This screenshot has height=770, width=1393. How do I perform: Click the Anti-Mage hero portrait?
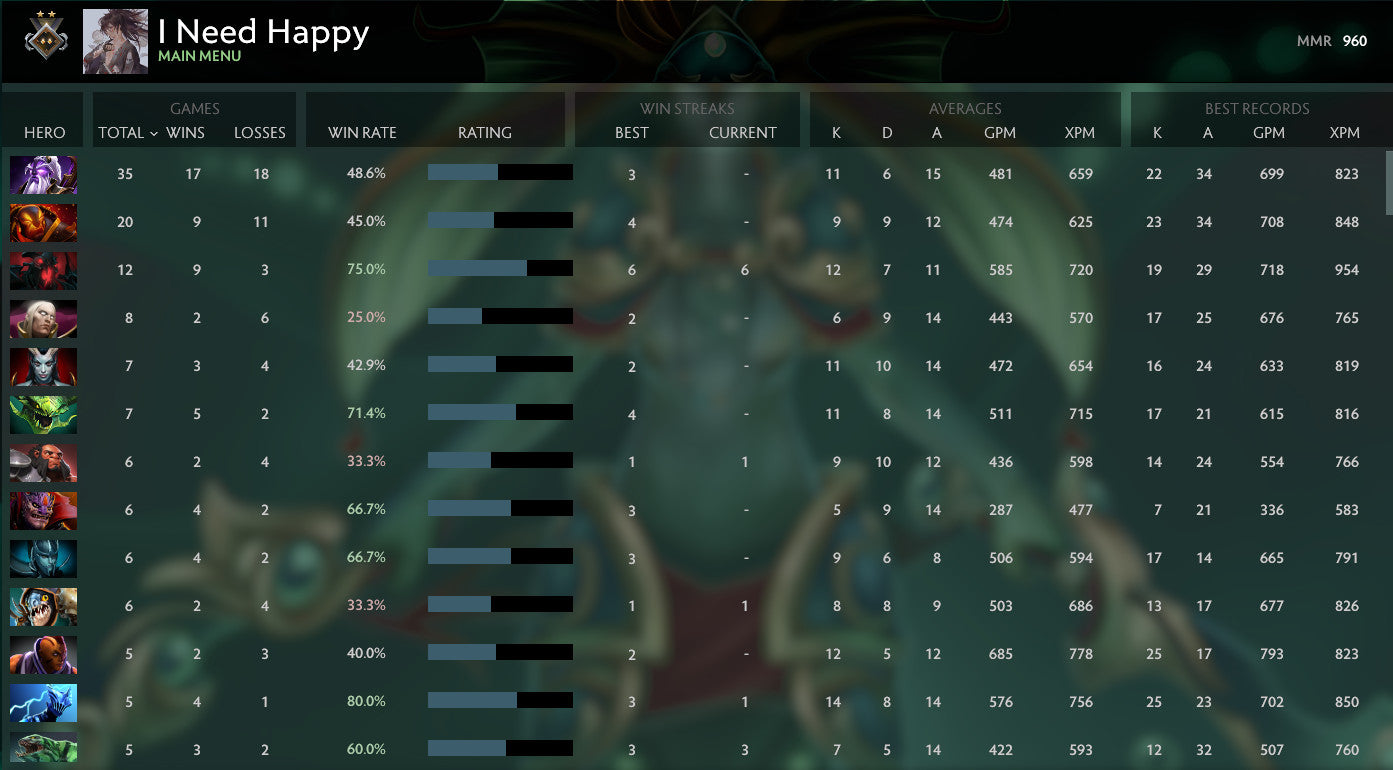(x=43, y=654)
